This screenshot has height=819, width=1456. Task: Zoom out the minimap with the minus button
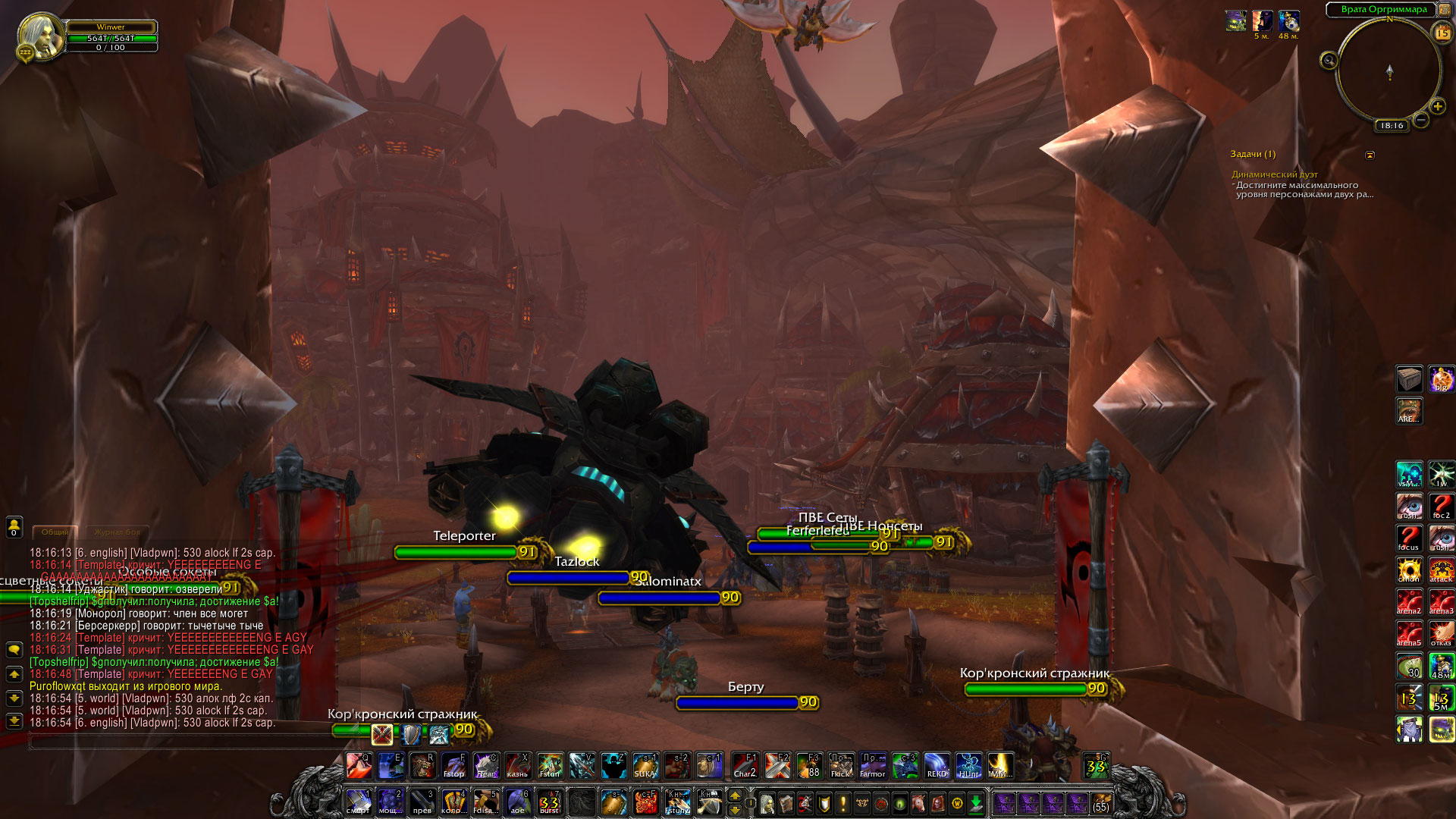pos(1421,120)
